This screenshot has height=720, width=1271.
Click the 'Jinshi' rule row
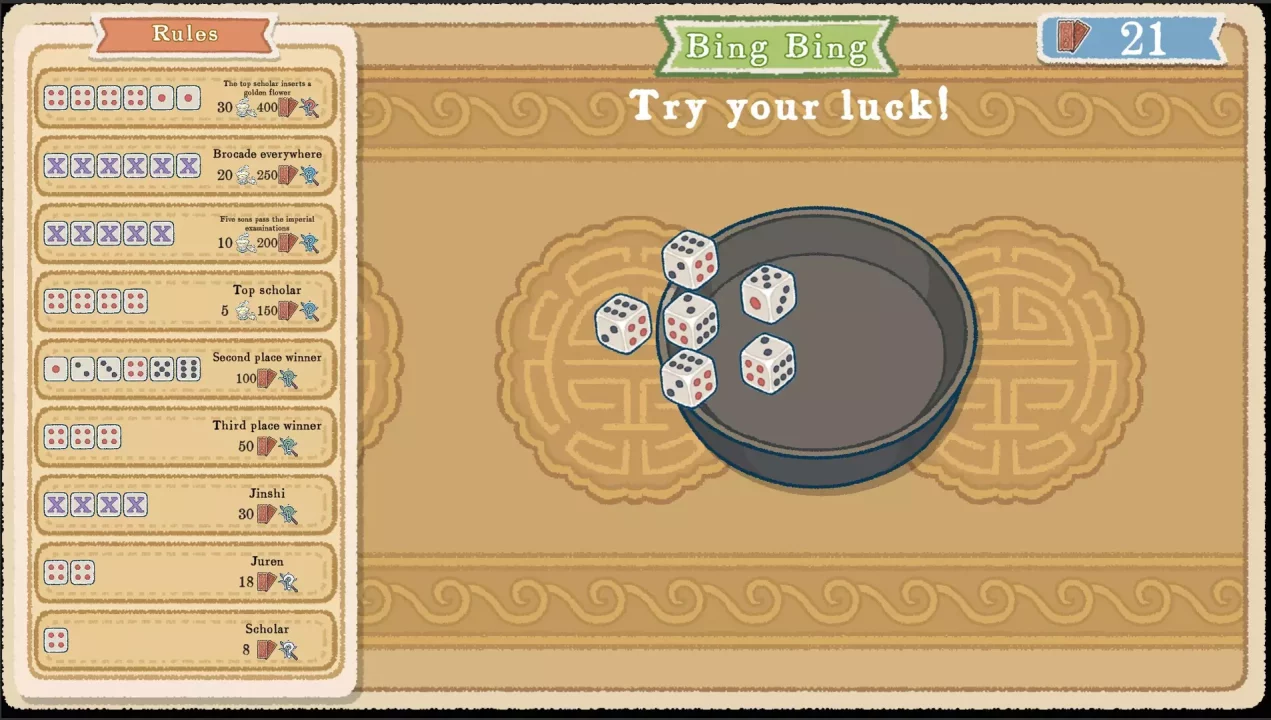click(185, 505)
